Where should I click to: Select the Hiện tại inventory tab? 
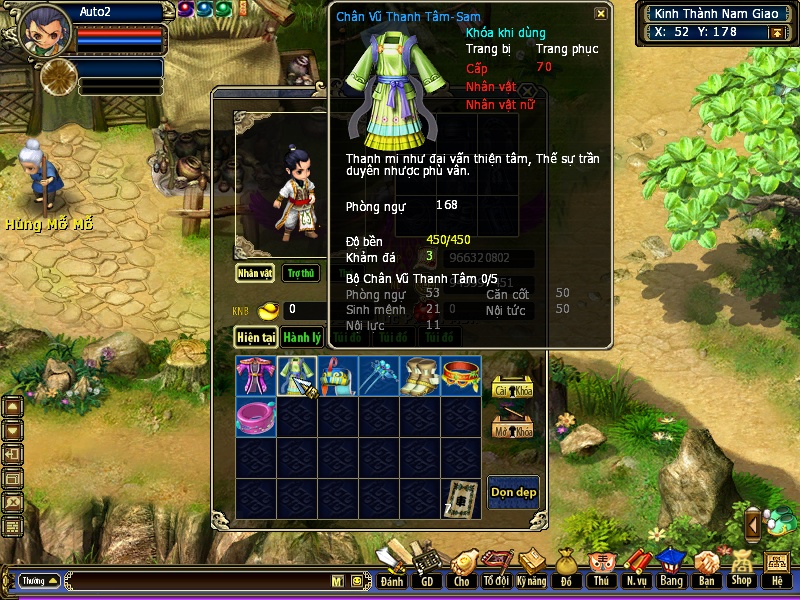pyautogui.click(x=255, y=338)
